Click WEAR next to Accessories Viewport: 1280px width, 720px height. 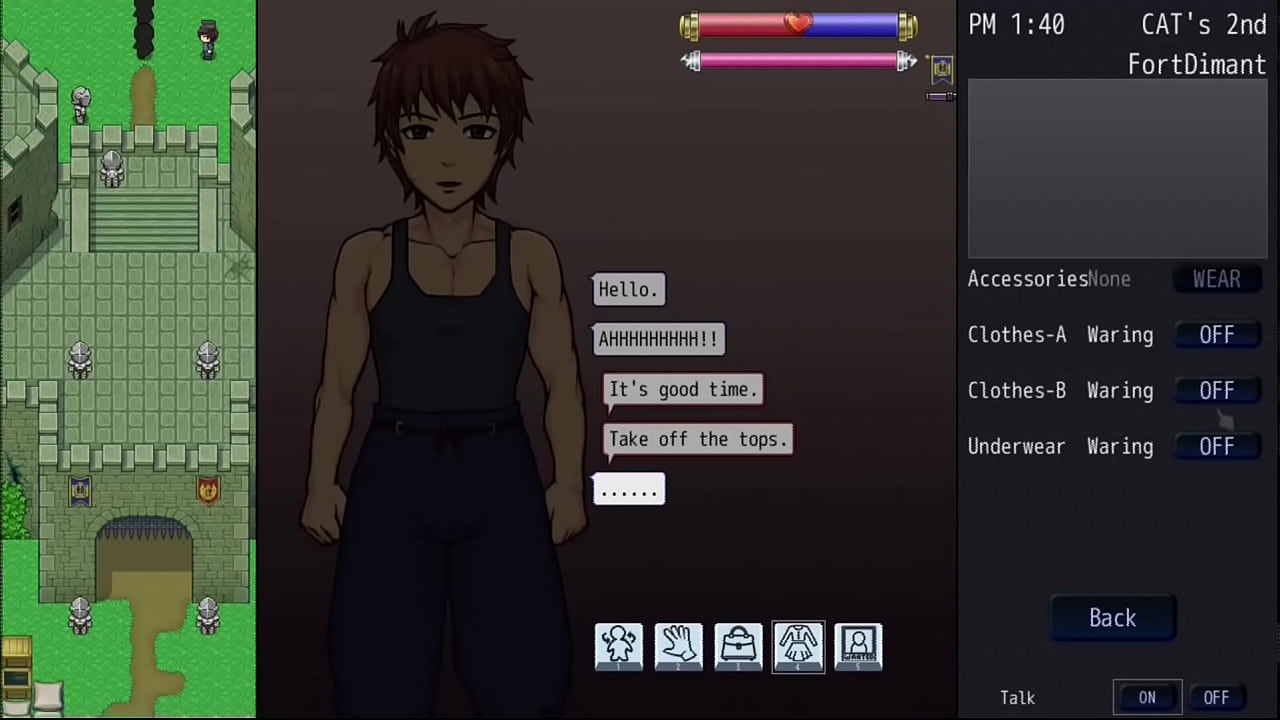[x=1216, y=279]
